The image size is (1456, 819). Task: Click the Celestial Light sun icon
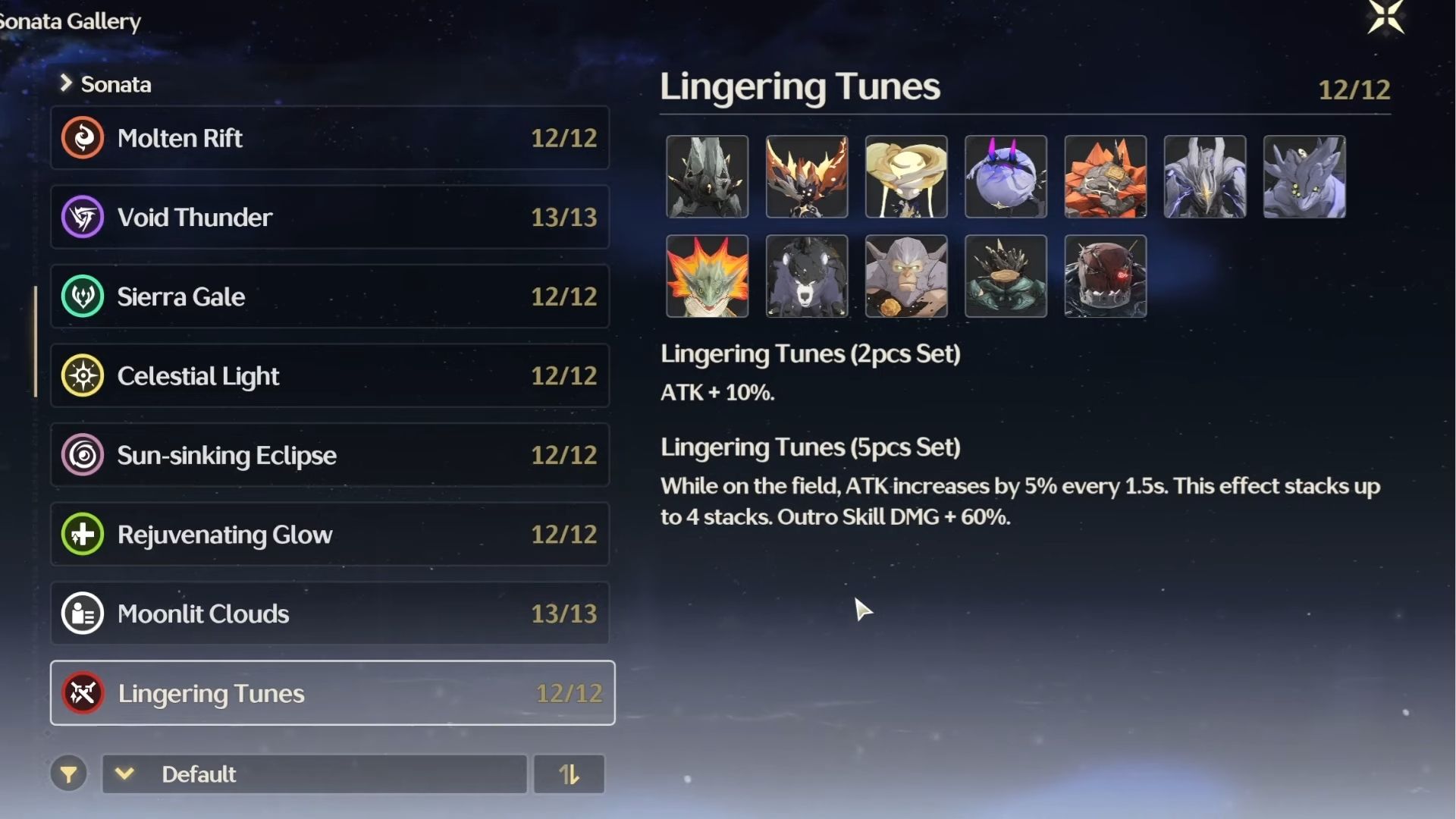[x=83, y=375]
